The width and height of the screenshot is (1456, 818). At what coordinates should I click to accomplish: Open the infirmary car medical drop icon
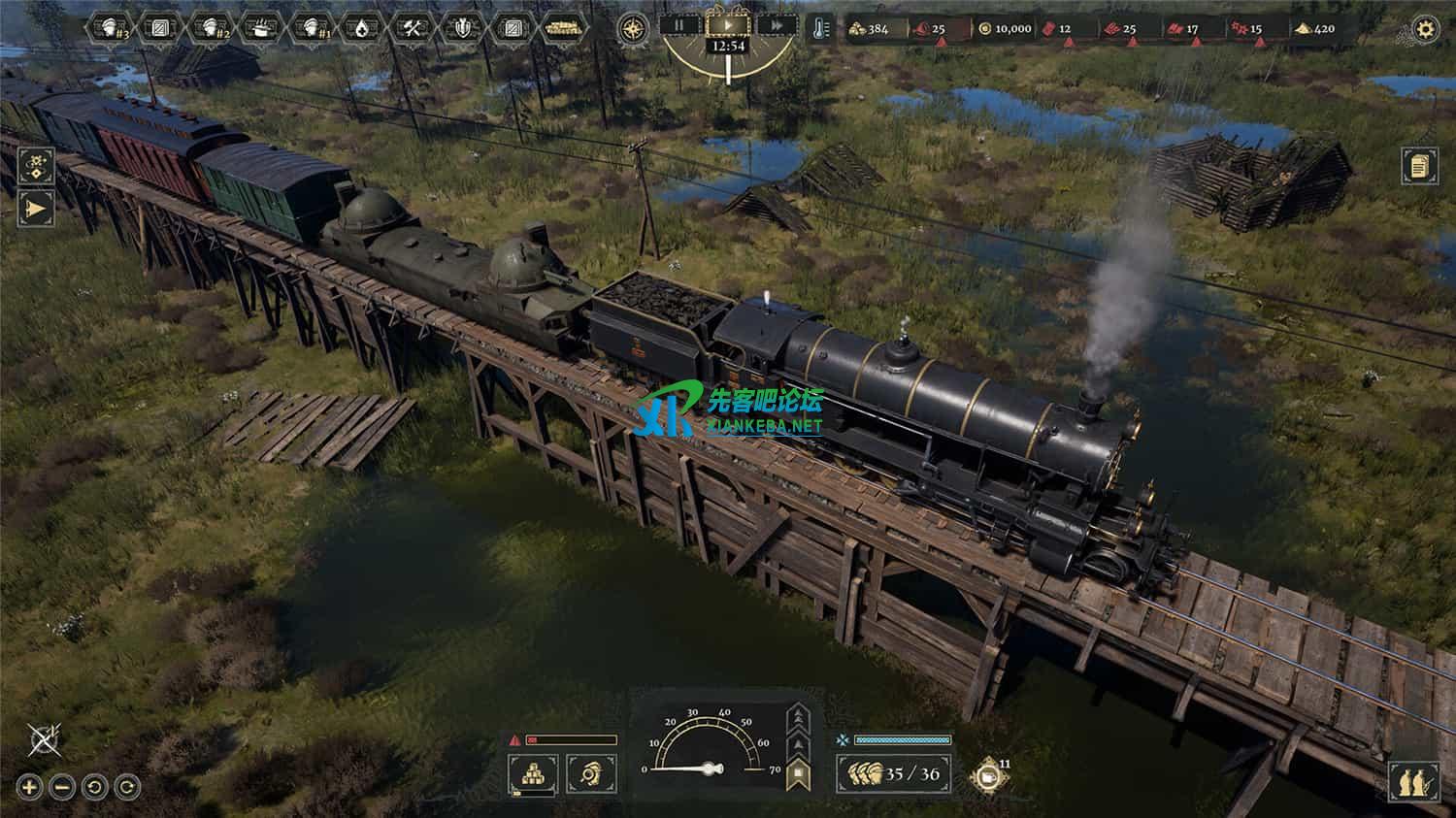(362, 28)
